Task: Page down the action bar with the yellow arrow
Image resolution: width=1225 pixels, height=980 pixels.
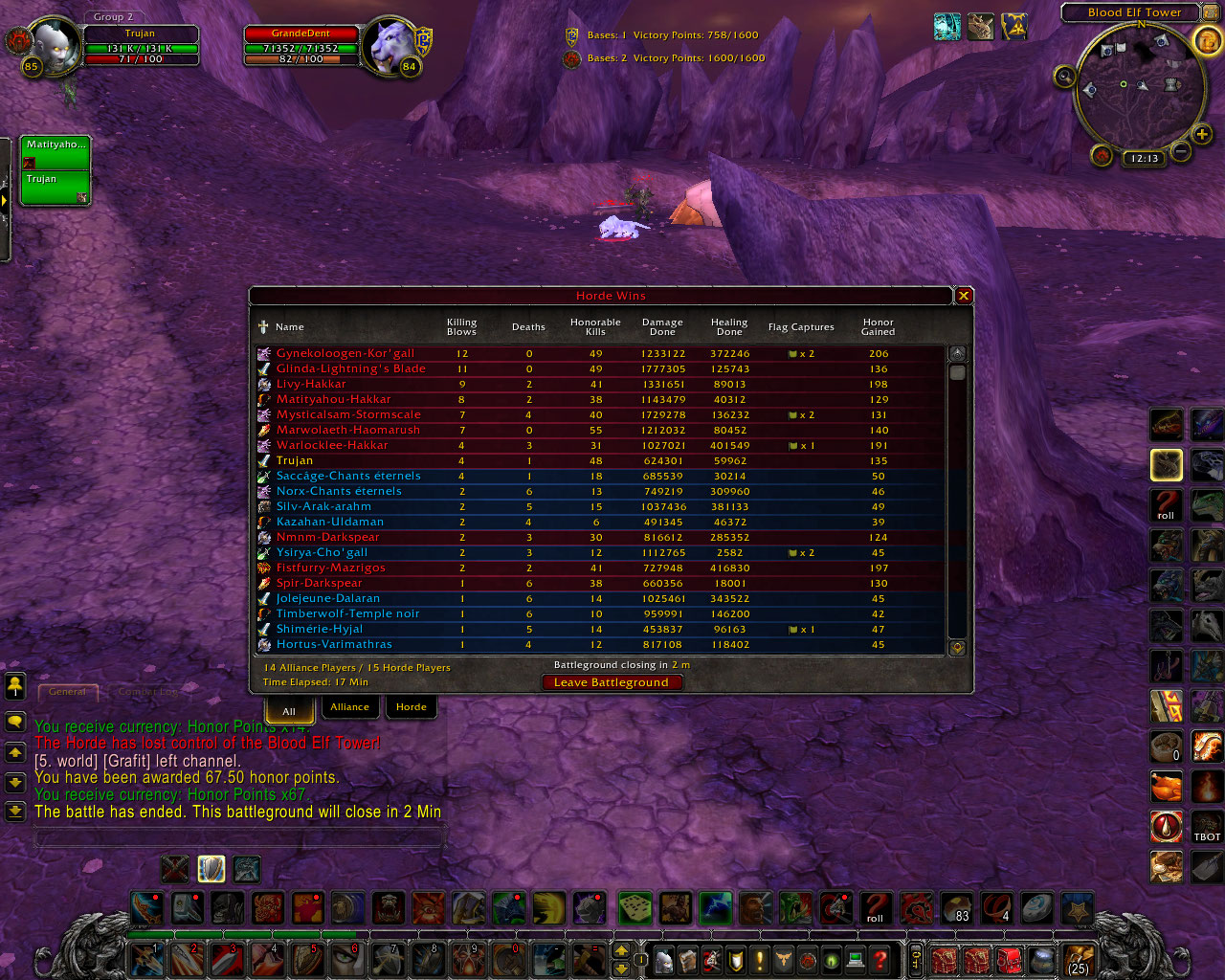Action: pos(622,968)
